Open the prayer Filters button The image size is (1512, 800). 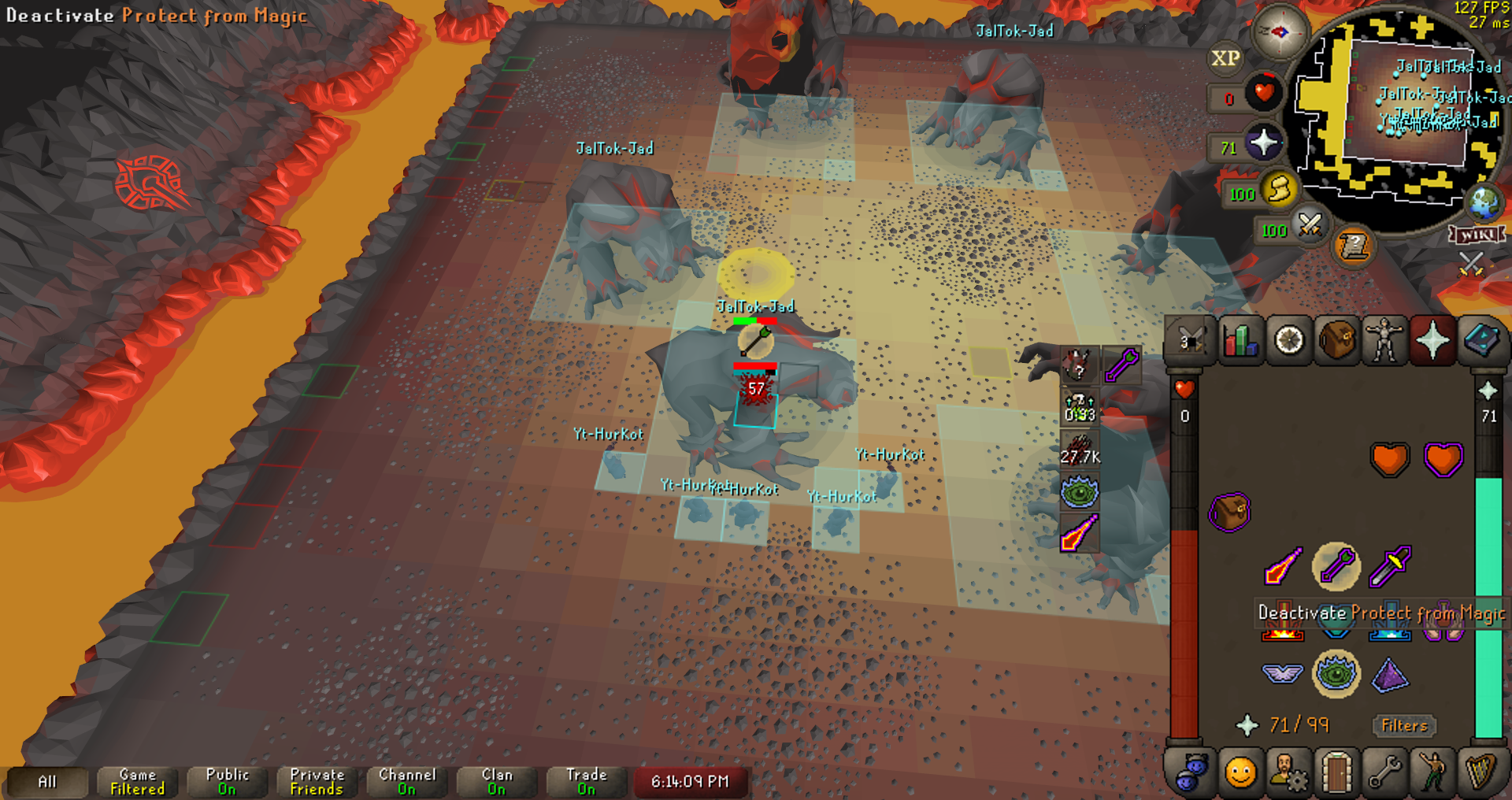tap(1404, 725)
